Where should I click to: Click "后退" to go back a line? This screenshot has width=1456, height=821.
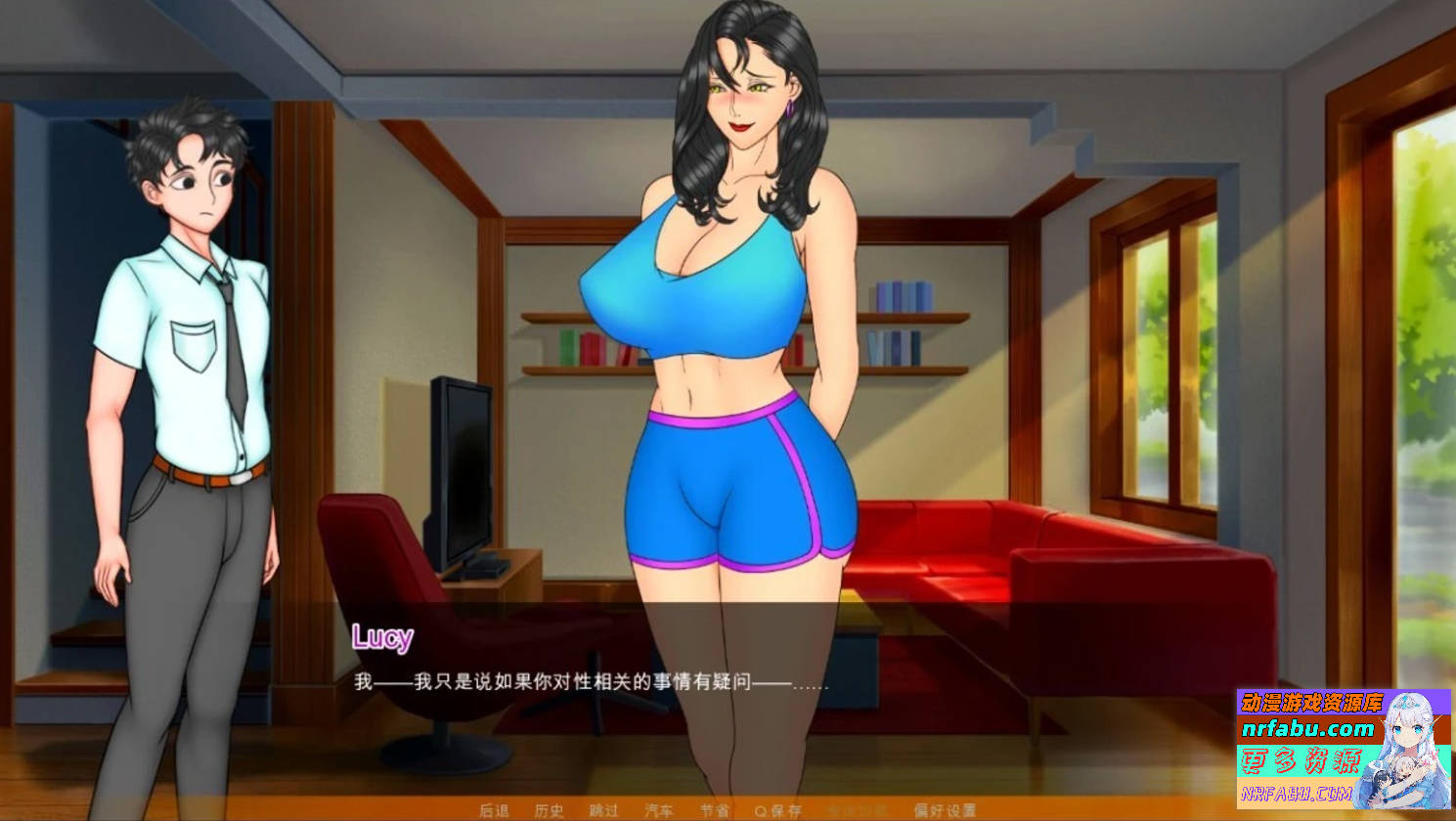pyautogui.click(x=496, y=811)
